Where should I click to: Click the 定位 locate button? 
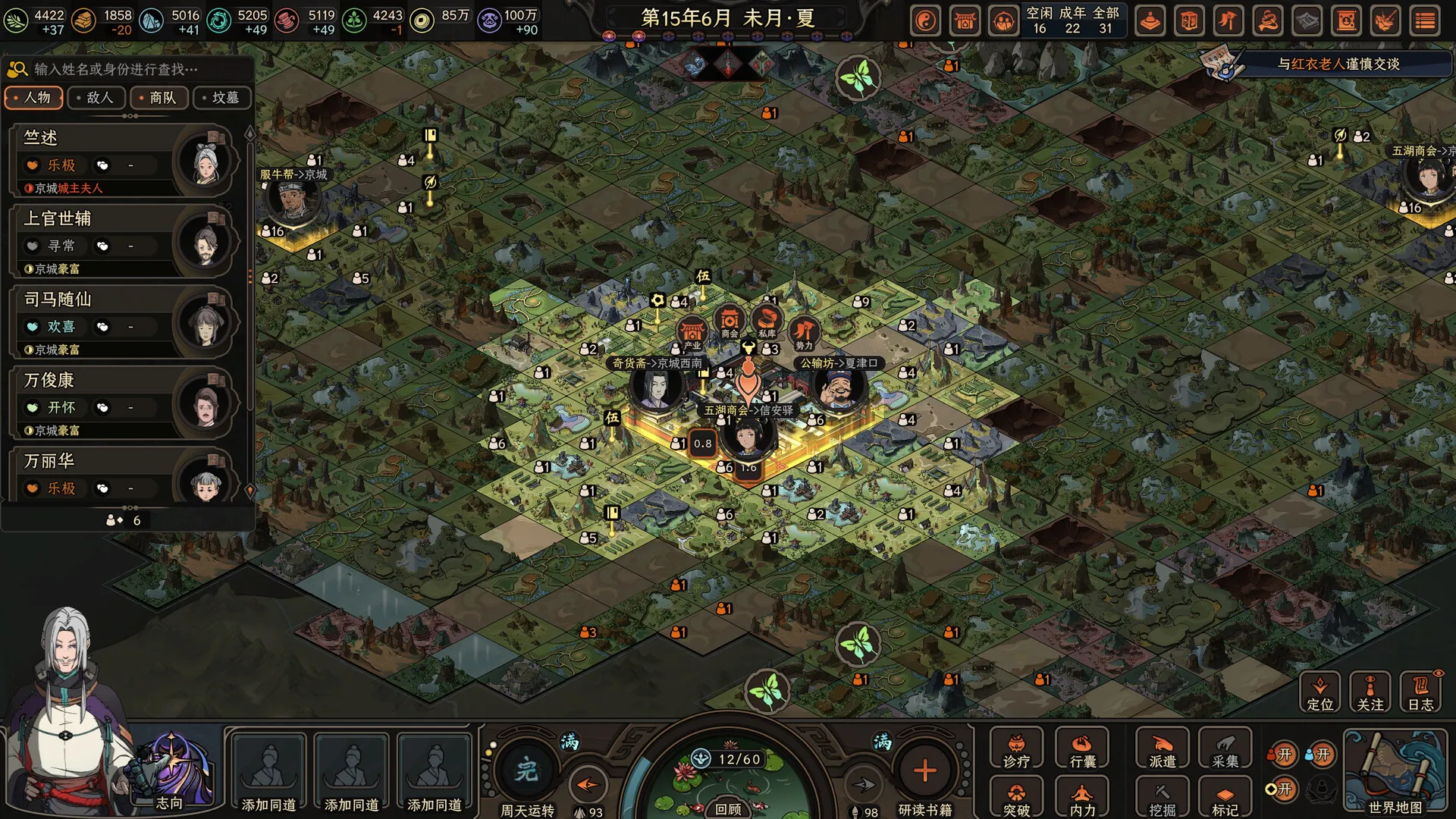pos(1319,692)
